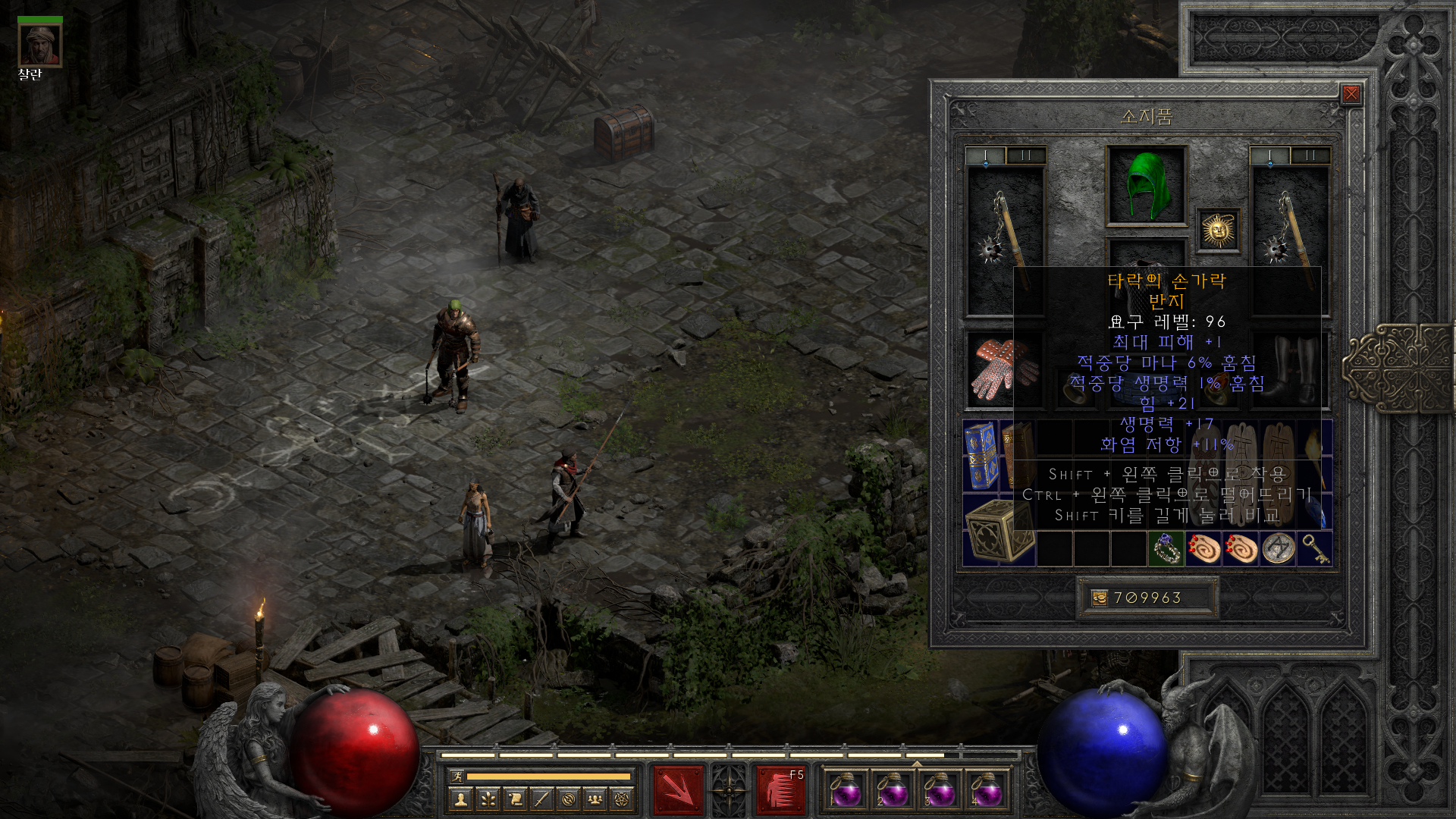Select the flail in the left-hand weapon slot
This screenshot has height=819, width=1456.
tap(1005, 235)
